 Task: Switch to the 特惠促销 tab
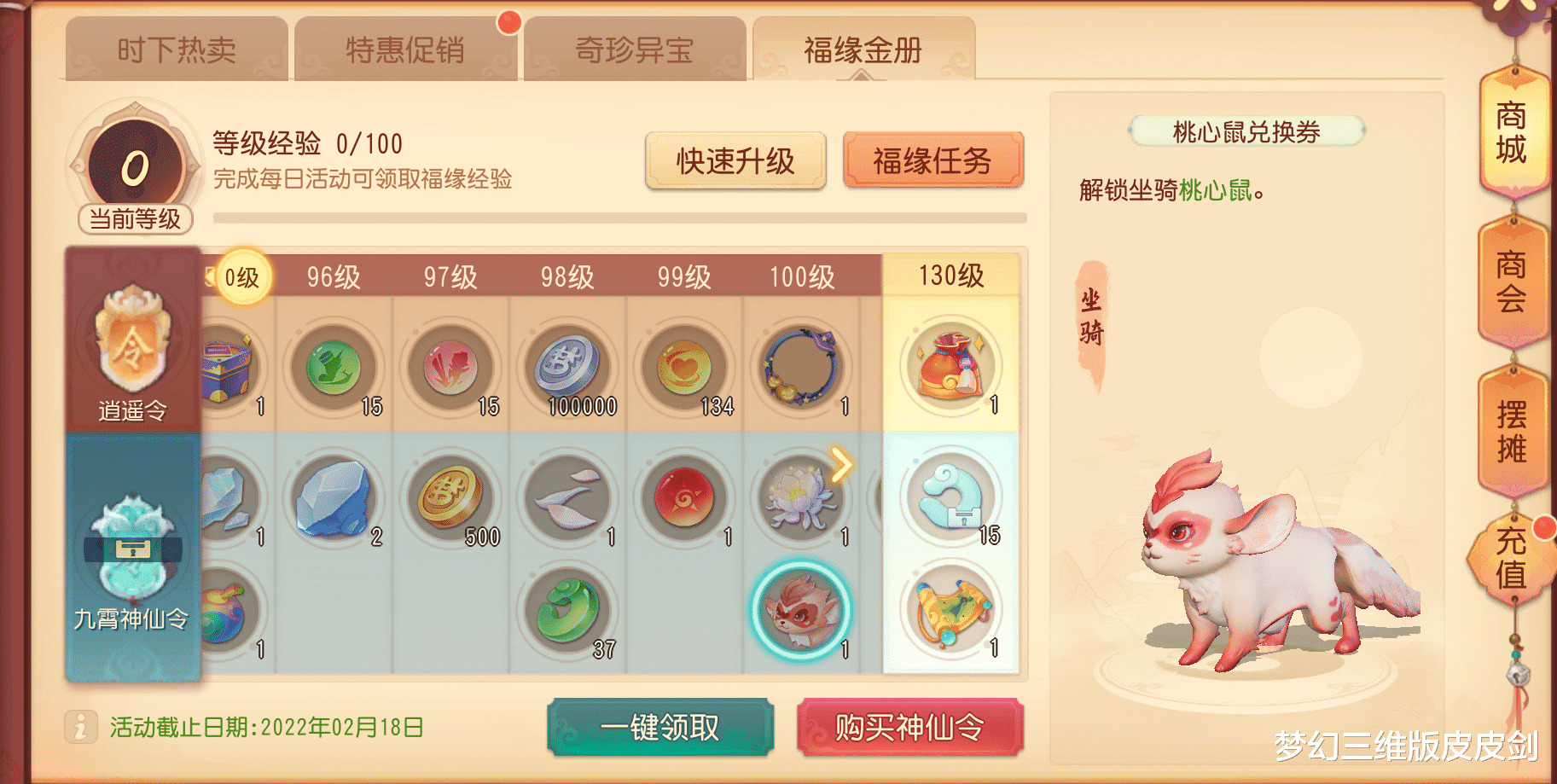(x=405, y=49)
